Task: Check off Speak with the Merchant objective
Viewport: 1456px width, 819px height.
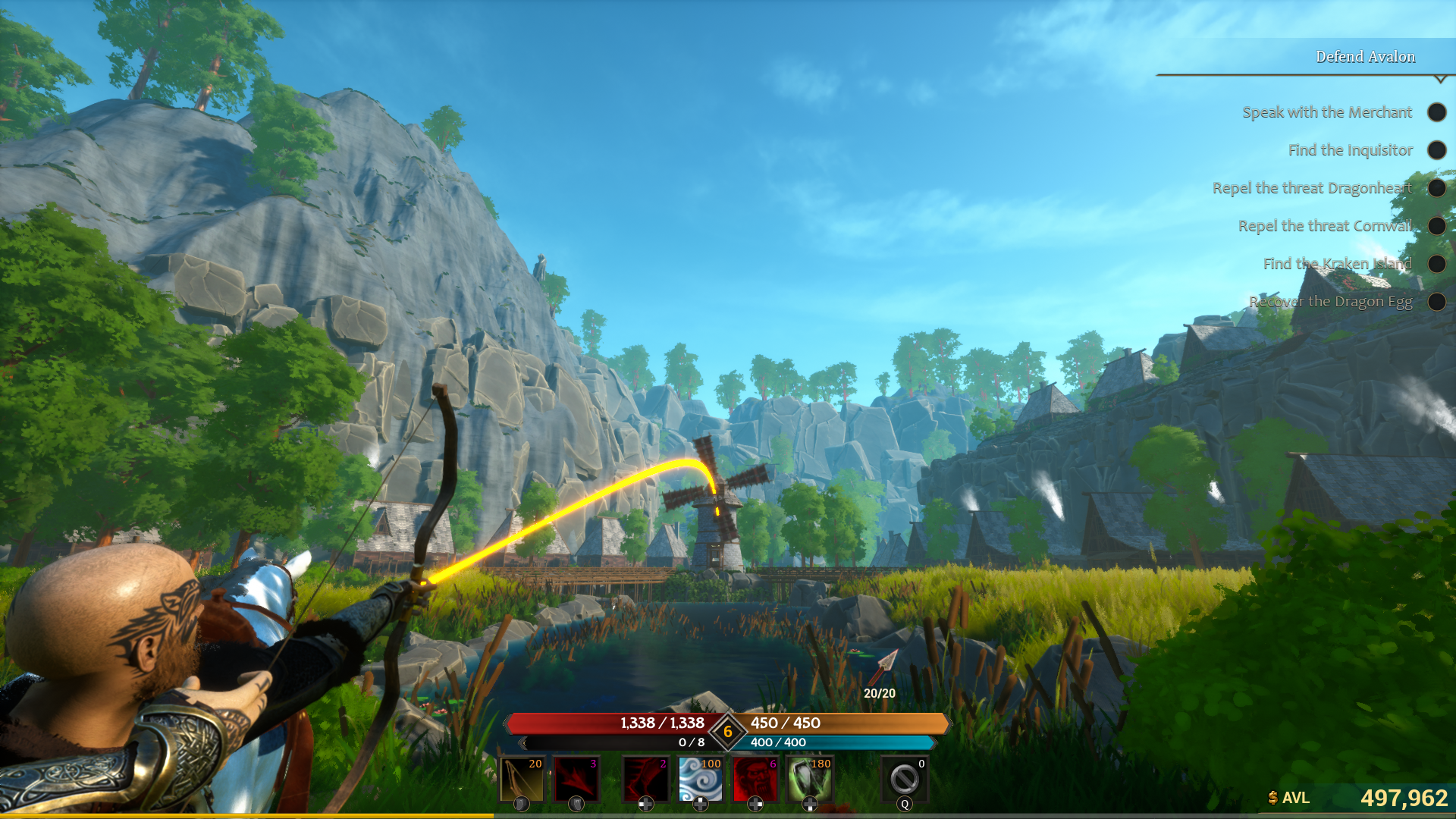Action: (x=1437, y=112)
